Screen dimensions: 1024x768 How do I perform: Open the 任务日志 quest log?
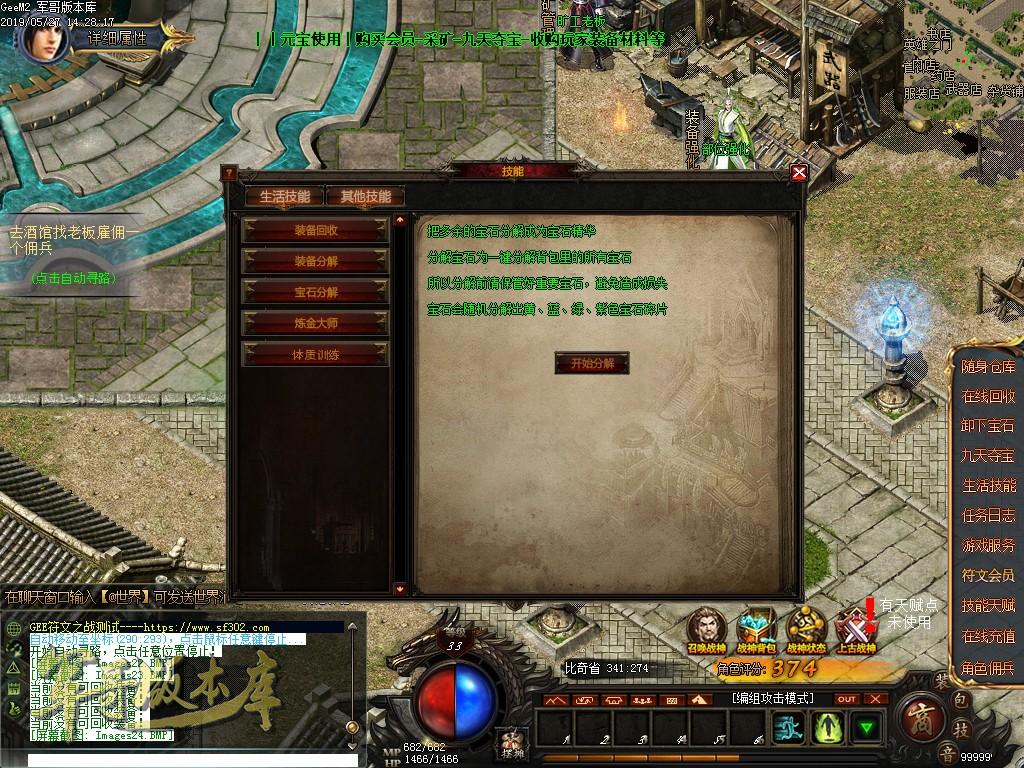pyautogui.click(x=988, y=515)
